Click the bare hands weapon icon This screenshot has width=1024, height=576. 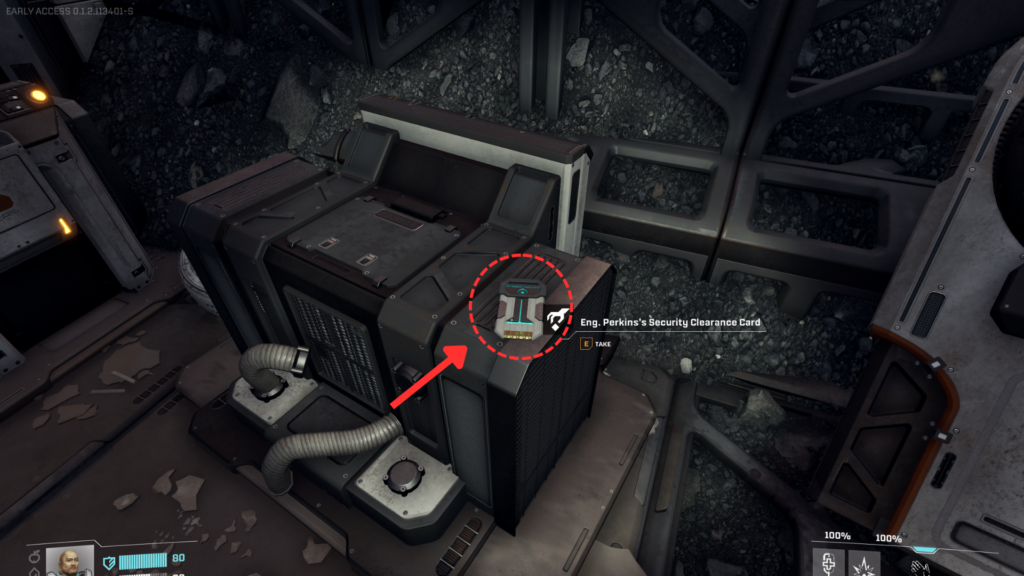910,566
